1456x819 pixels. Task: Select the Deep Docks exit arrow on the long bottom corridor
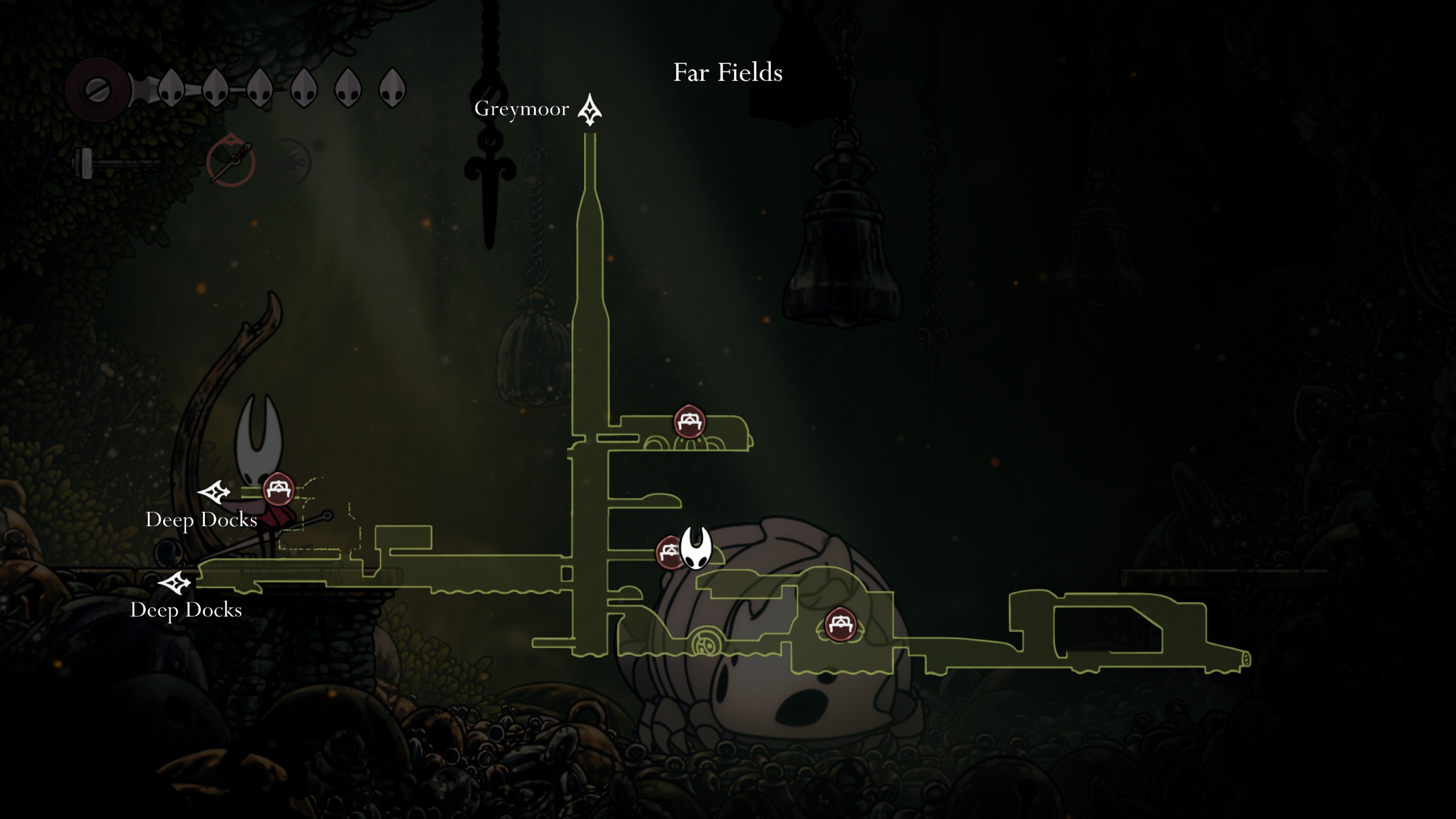coord(175,582)
